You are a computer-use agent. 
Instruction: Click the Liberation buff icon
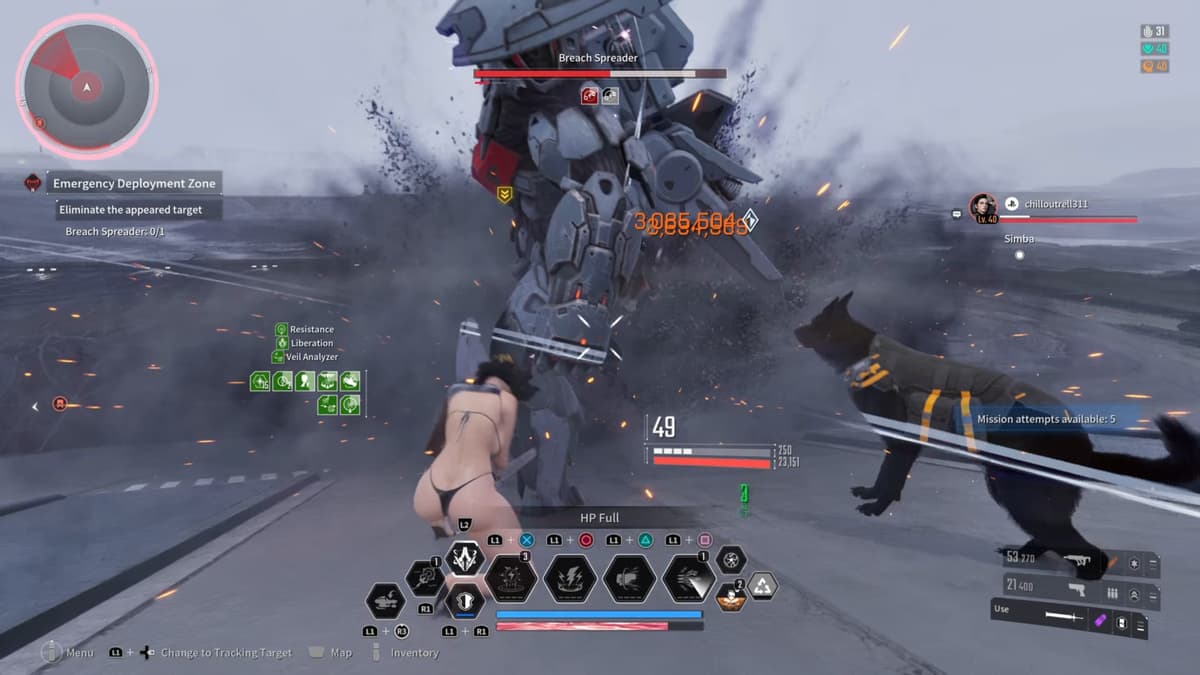(x=282, y=343)
